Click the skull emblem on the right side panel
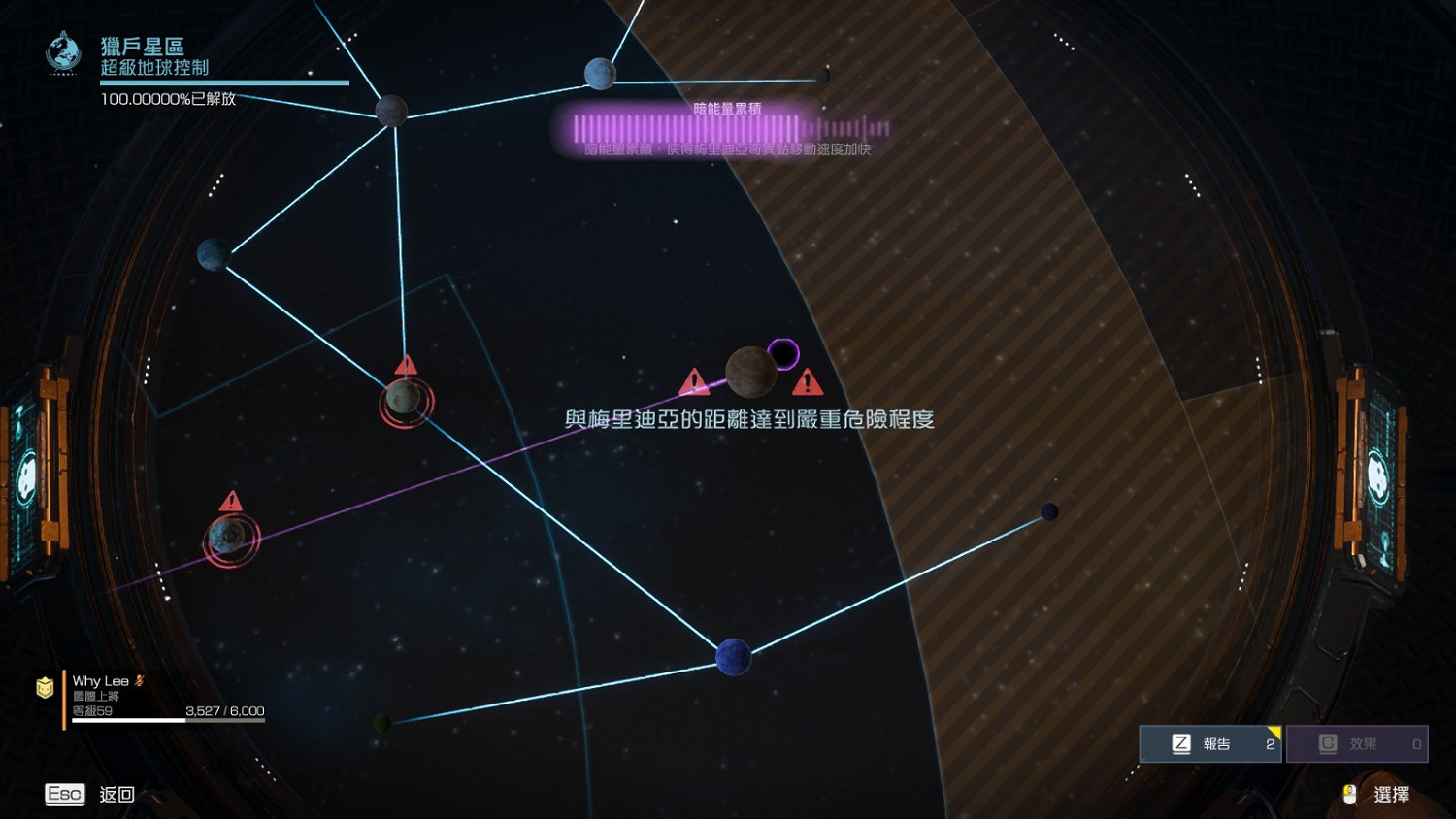 [x=1377, y=475]
